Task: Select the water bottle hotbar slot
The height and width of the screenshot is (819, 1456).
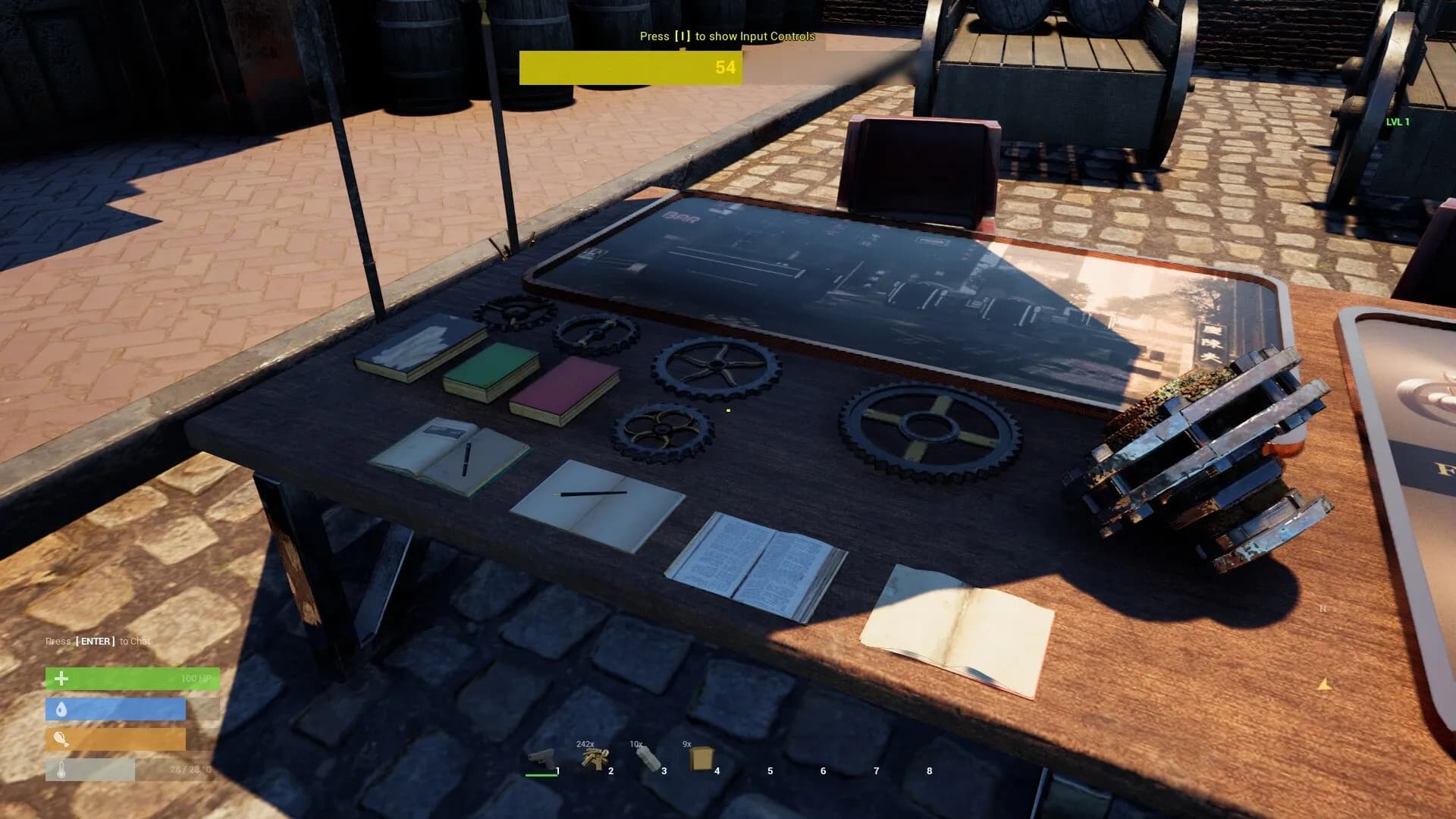Action: (647, 758)
